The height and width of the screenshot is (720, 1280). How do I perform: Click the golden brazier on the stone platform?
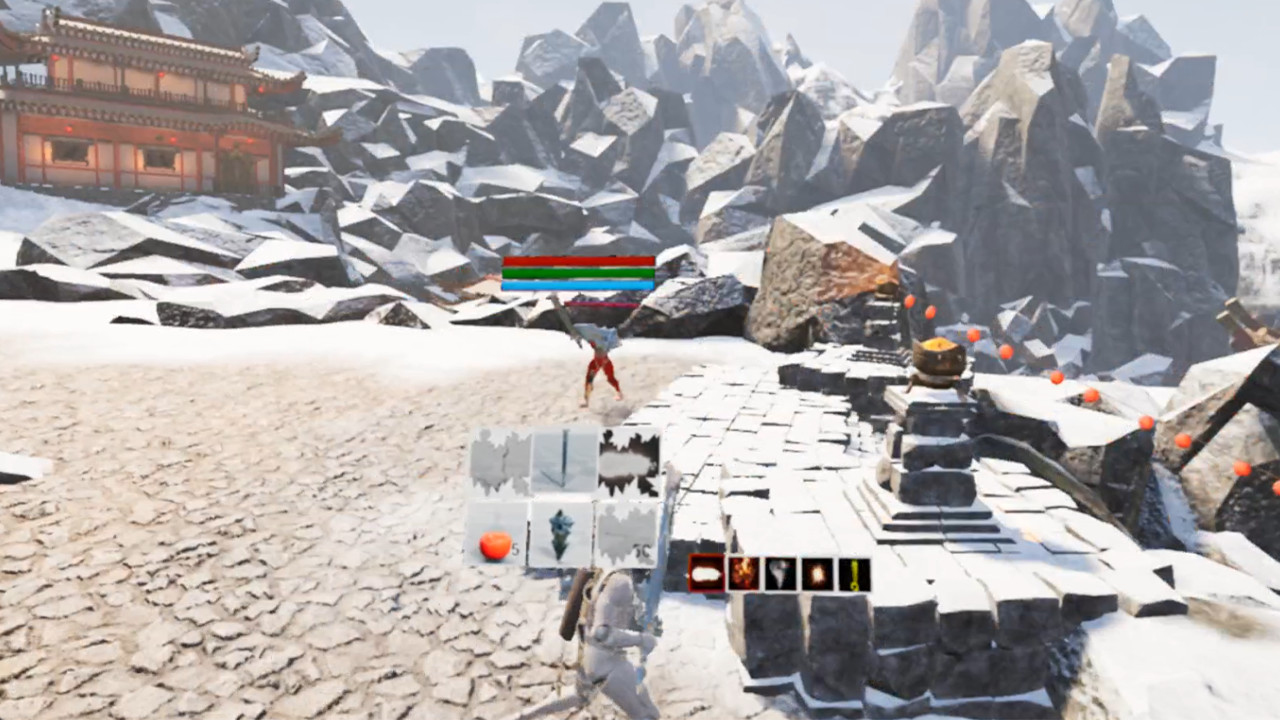click(939, 355)
